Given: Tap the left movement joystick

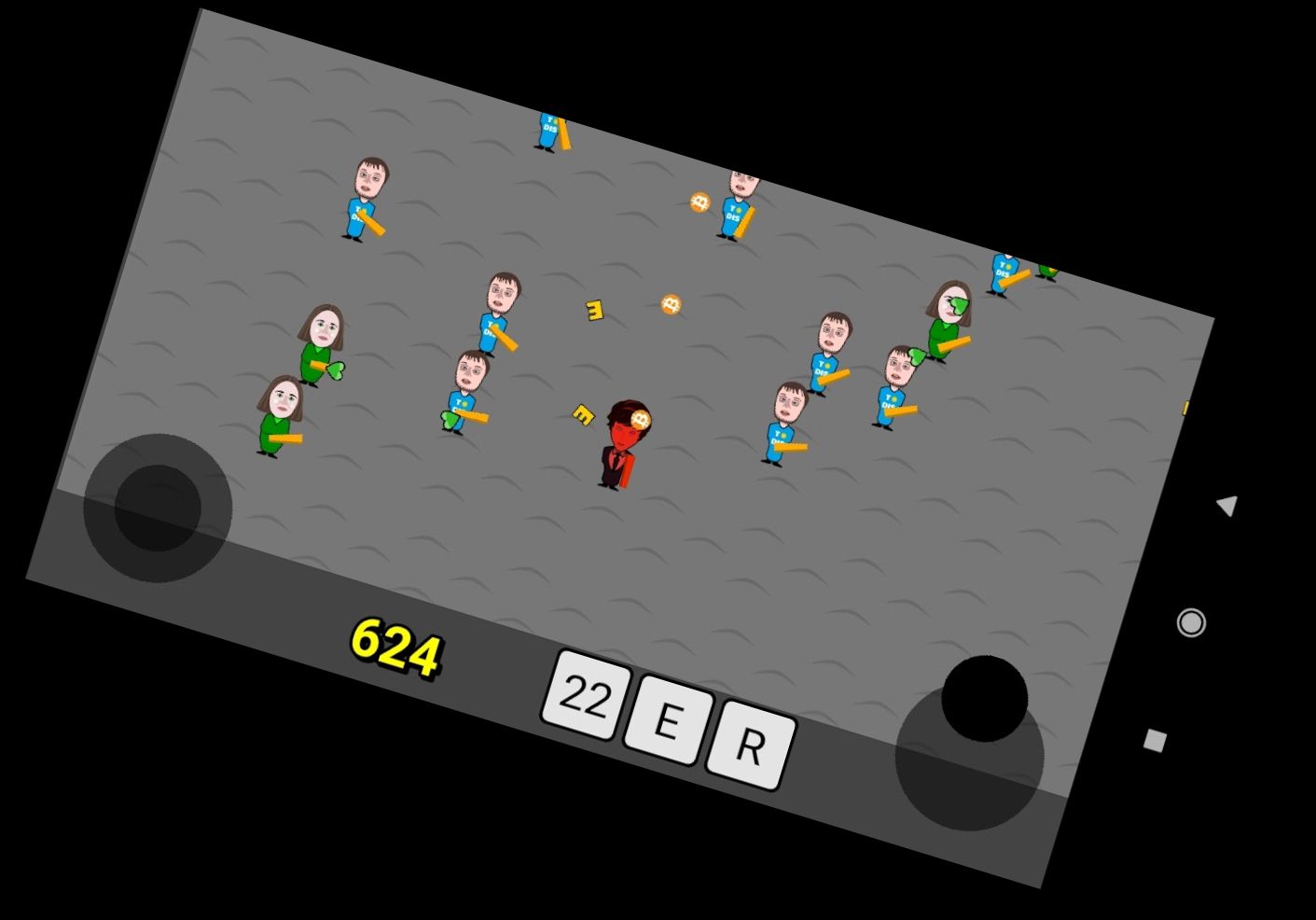Looking at the screenshot, I should click(x=159, y=509).
